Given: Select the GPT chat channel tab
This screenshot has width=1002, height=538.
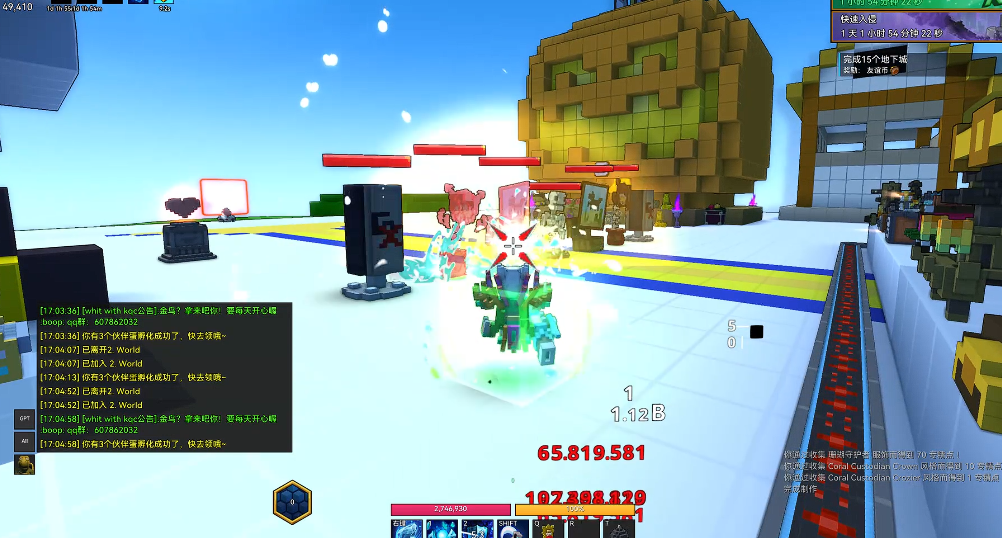Looking at the screenshot, I should click(25, 418).
